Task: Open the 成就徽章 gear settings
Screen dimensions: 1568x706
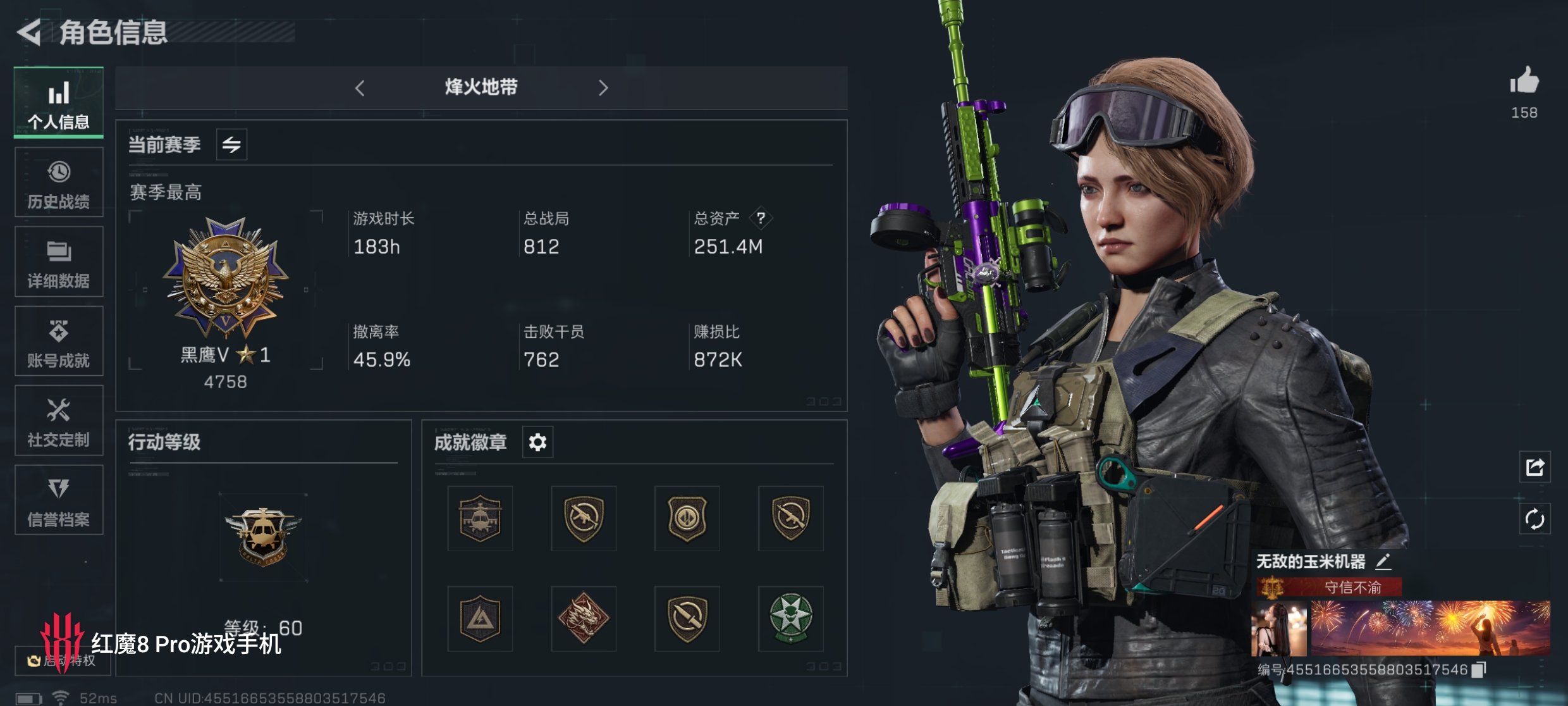Action: 537,442
